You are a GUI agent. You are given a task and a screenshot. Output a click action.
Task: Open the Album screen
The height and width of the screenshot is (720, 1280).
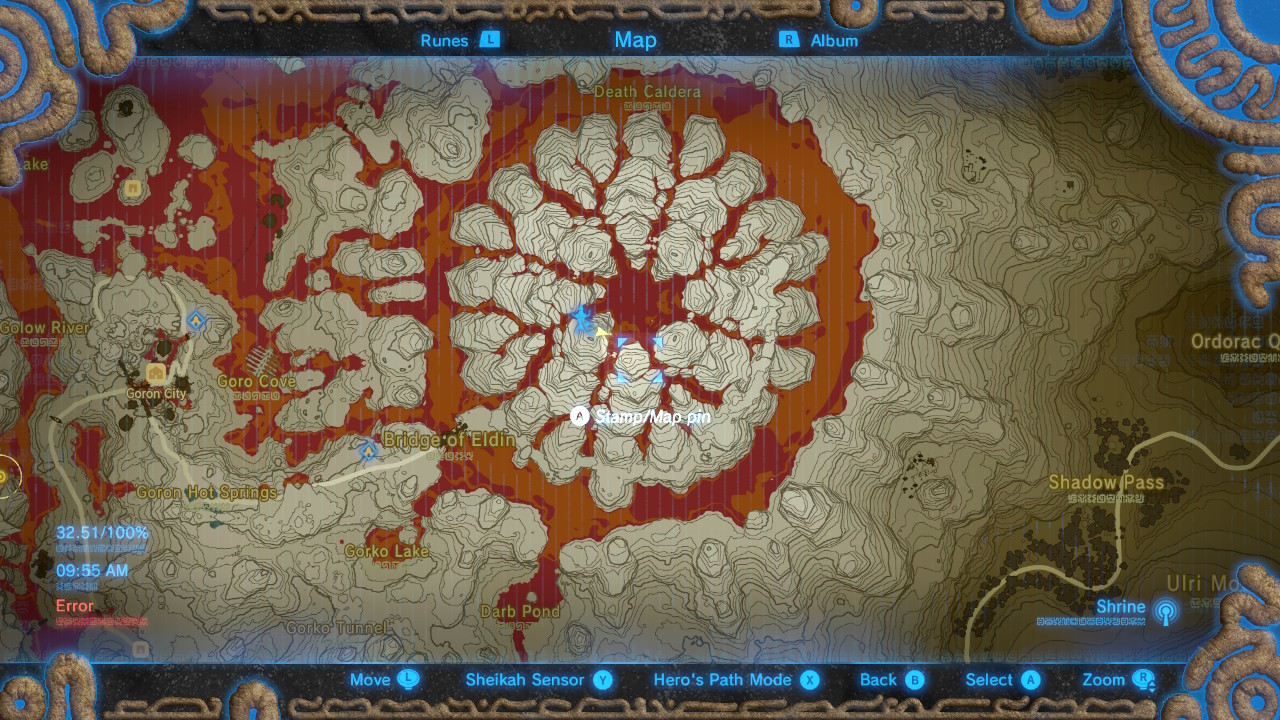pyautogui.click(x=836, y=40)
